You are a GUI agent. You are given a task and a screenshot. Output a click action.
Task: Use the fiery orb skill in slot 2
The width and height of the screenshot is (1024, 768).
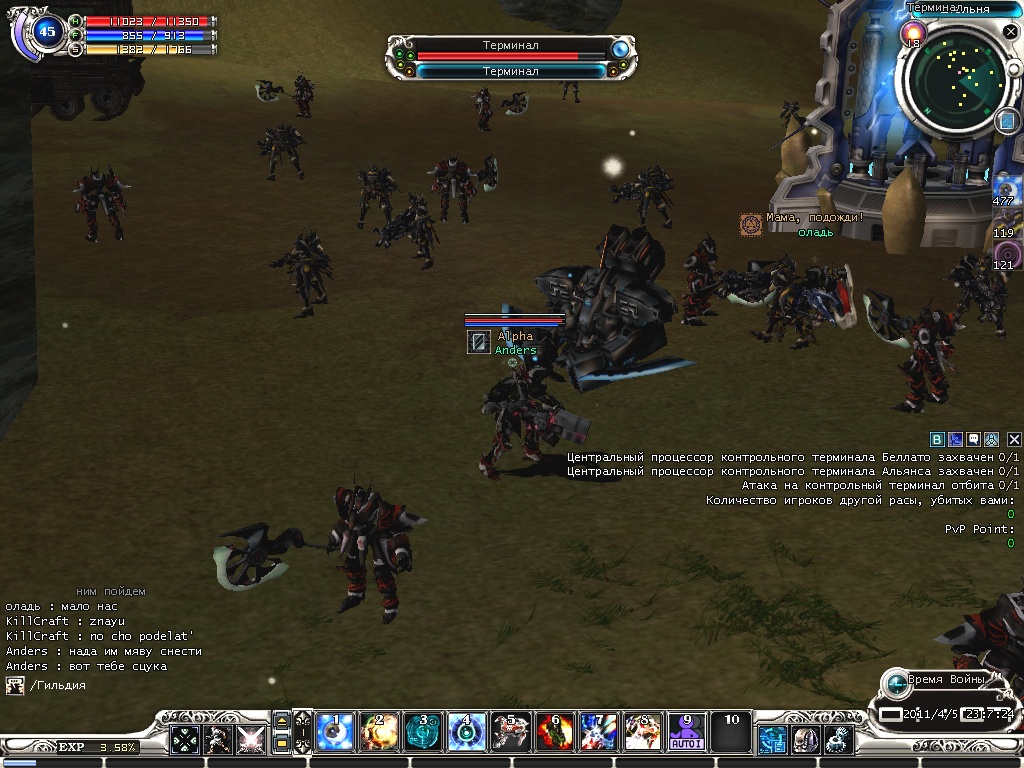378,733
